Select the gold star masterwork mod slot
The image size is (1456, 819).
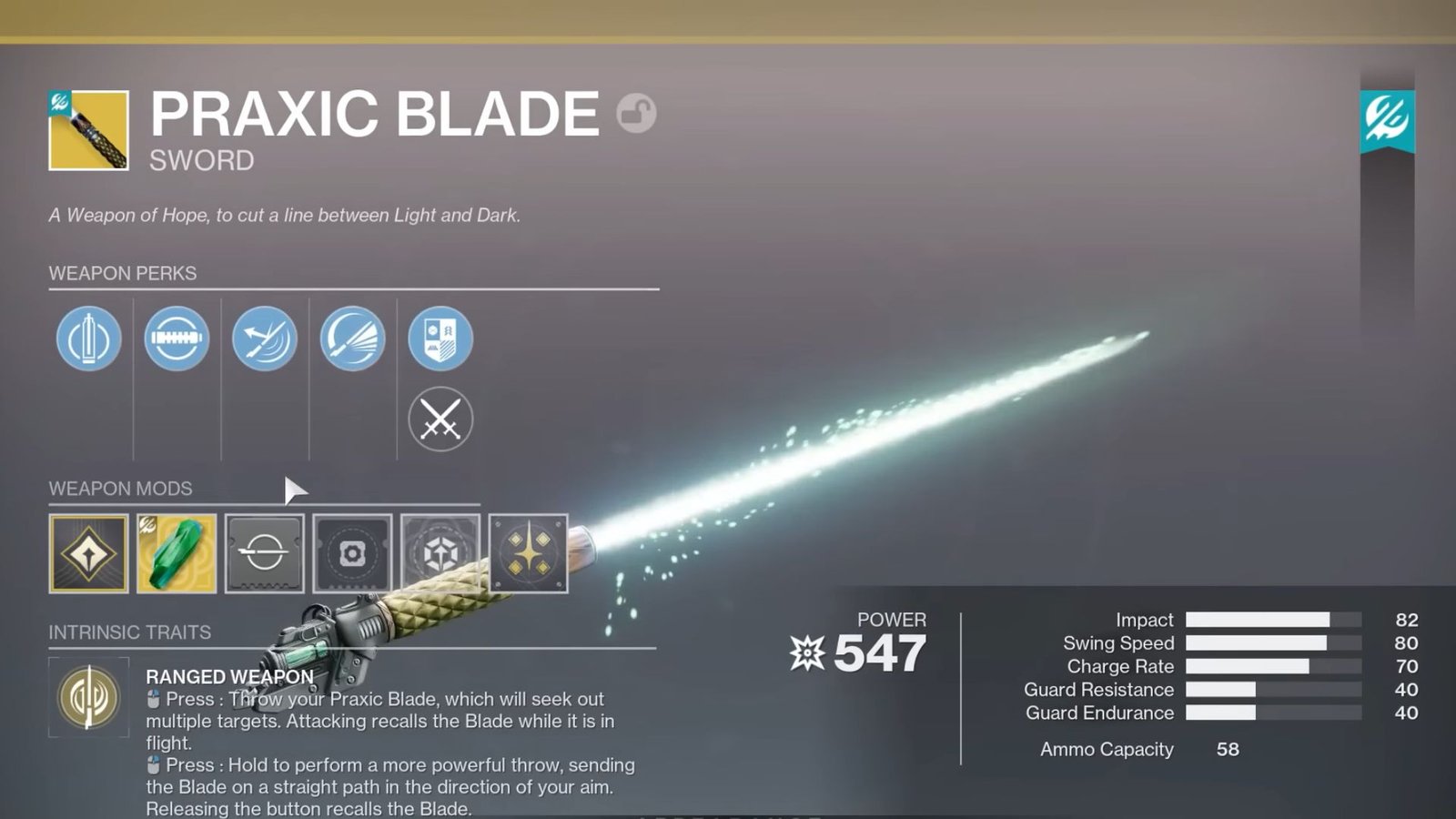click(529, 551)
